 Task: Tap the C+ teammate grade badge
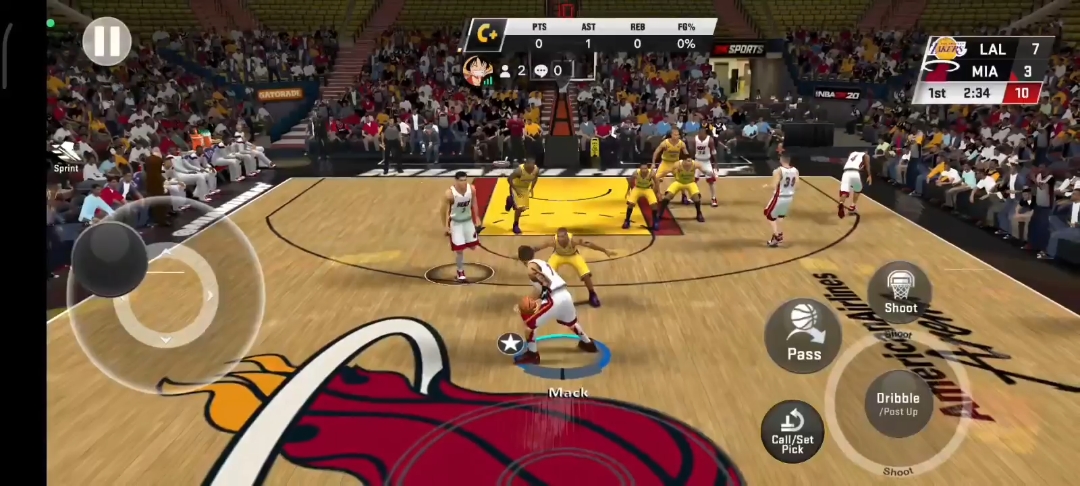(x=487, y=35)
